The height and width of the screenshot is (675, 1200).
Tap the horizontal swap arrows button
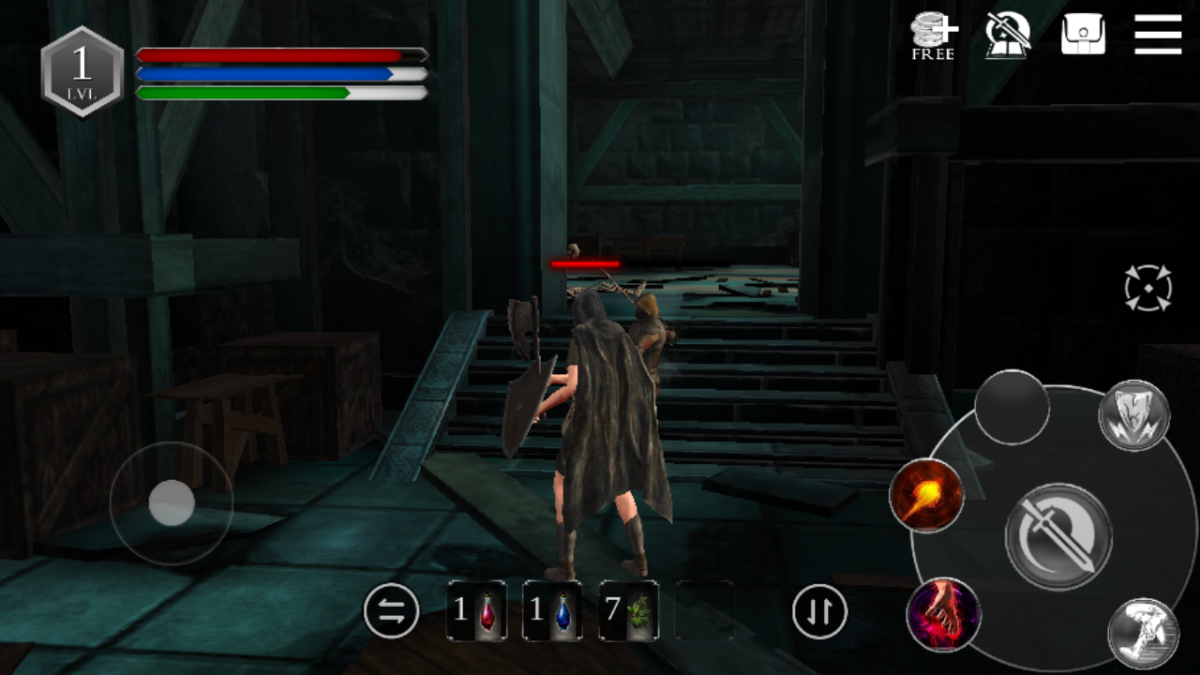point(391,610)
